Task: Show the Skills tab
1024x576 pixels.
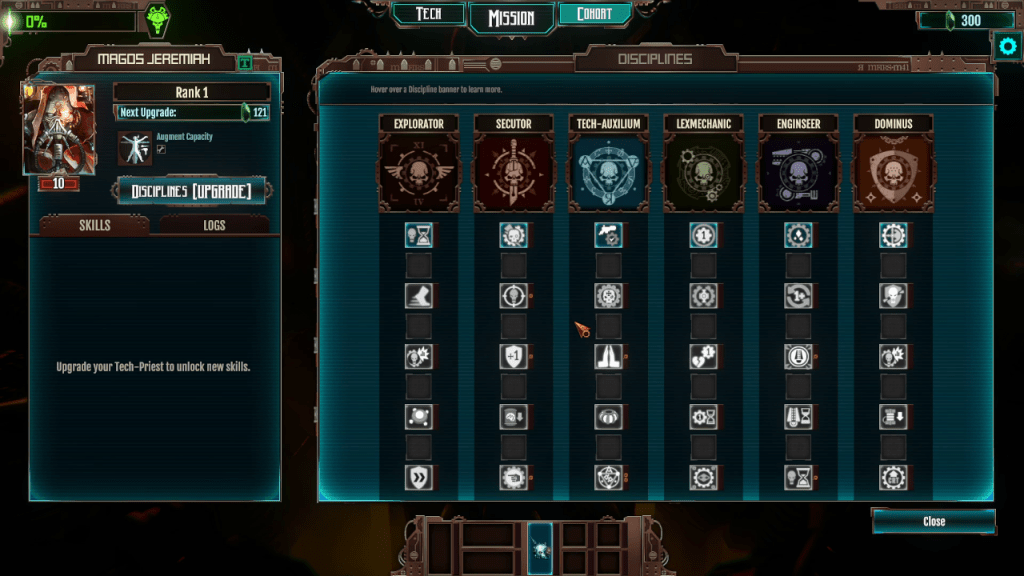Action: [x=94, y=225]
